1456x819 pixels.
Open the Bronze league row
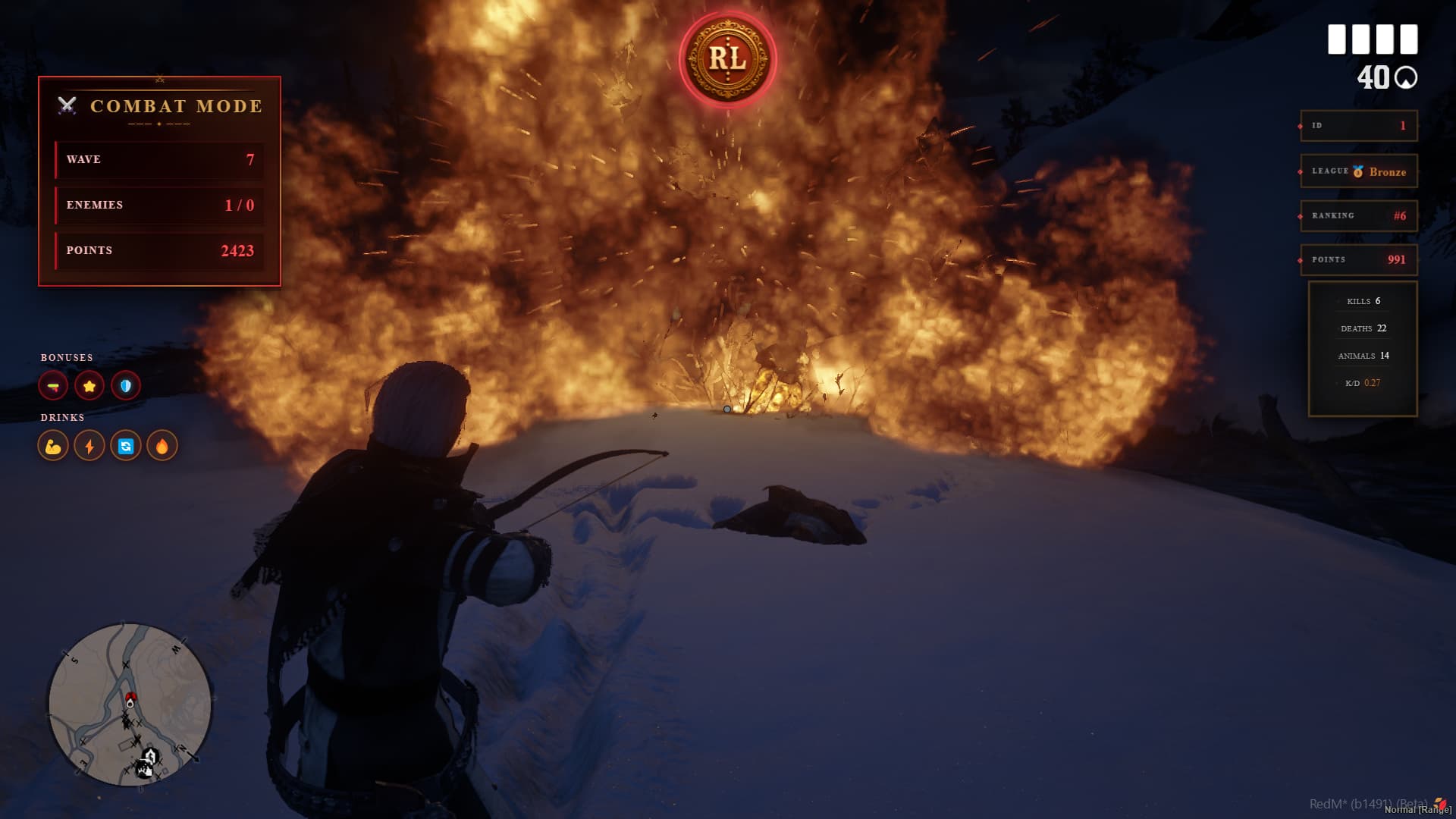(x=1359, y=171)
